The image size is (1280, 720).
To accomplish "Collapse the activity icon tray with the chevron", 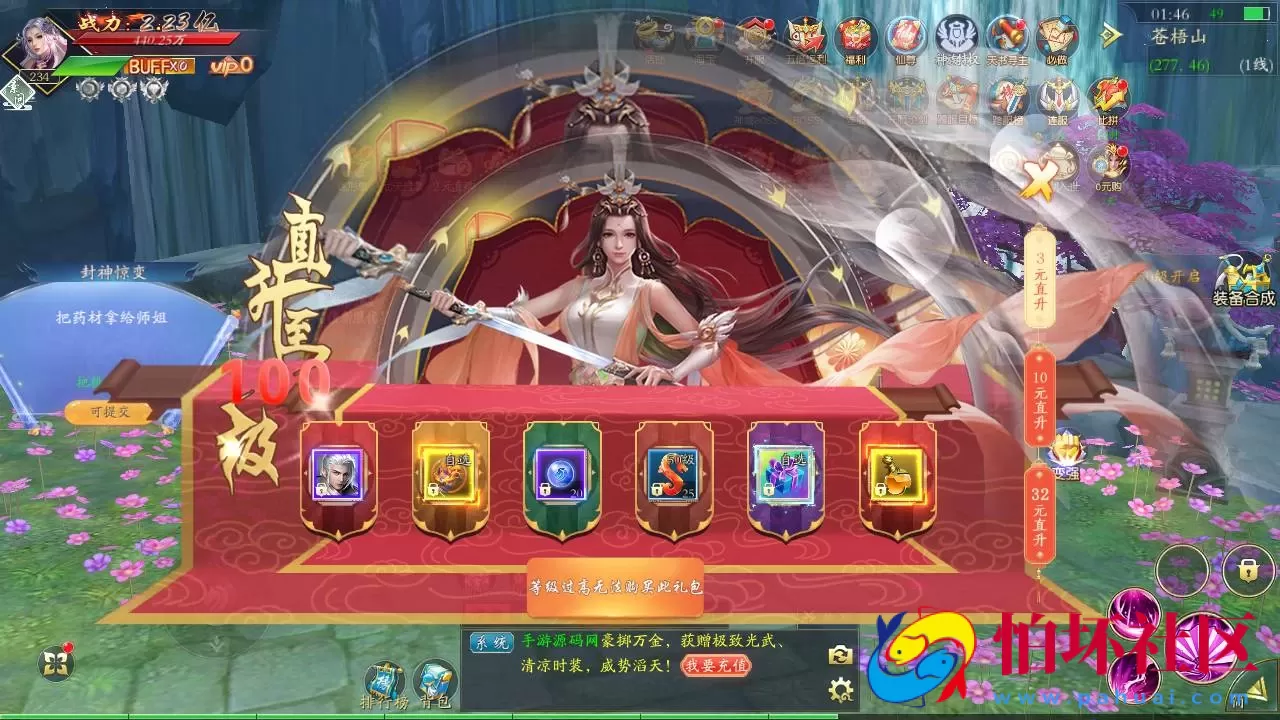I will click(x=1110, y=33).
